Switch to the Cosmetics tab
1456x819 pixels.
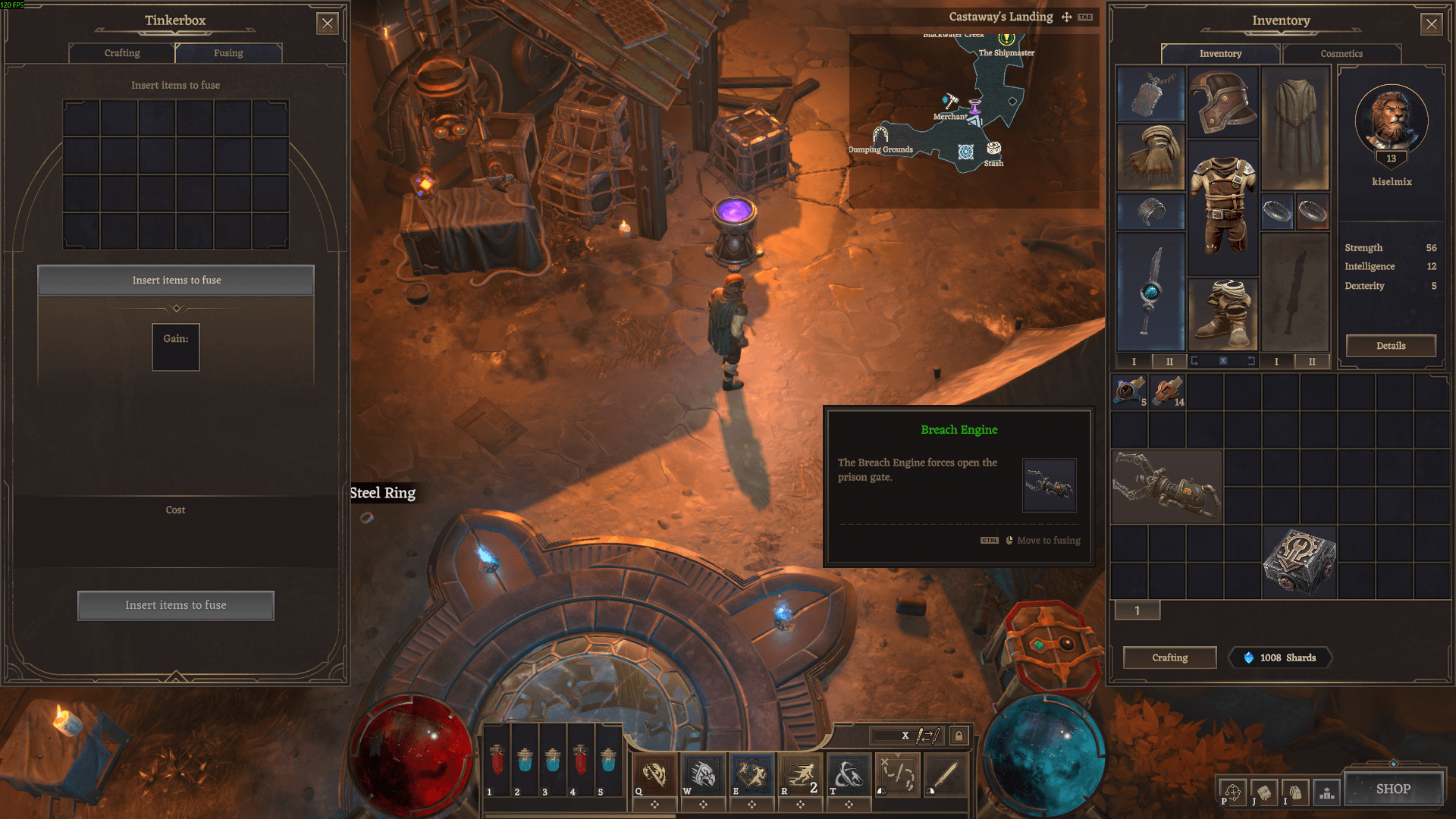1341,54
